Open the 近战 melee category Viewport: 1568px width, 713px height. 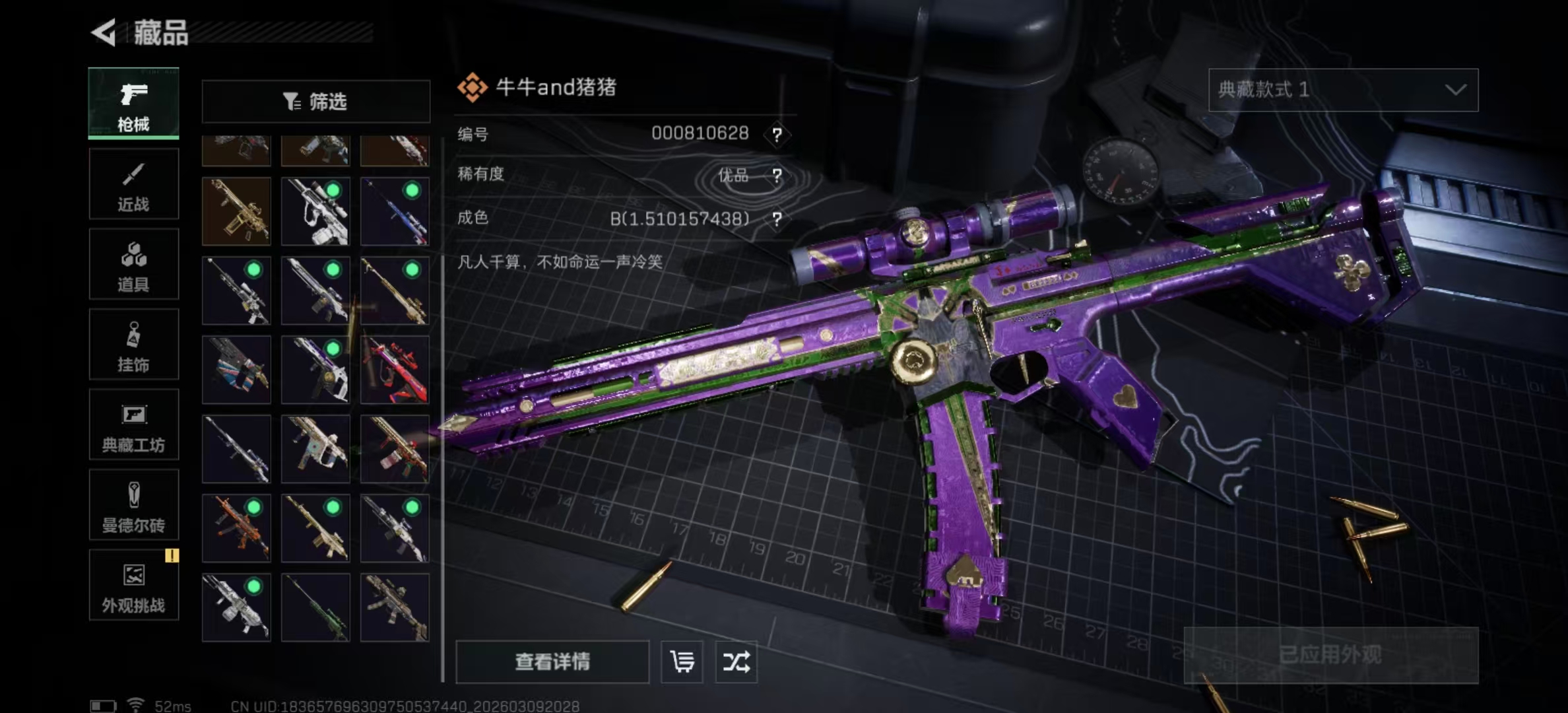[x=133, y=184]
